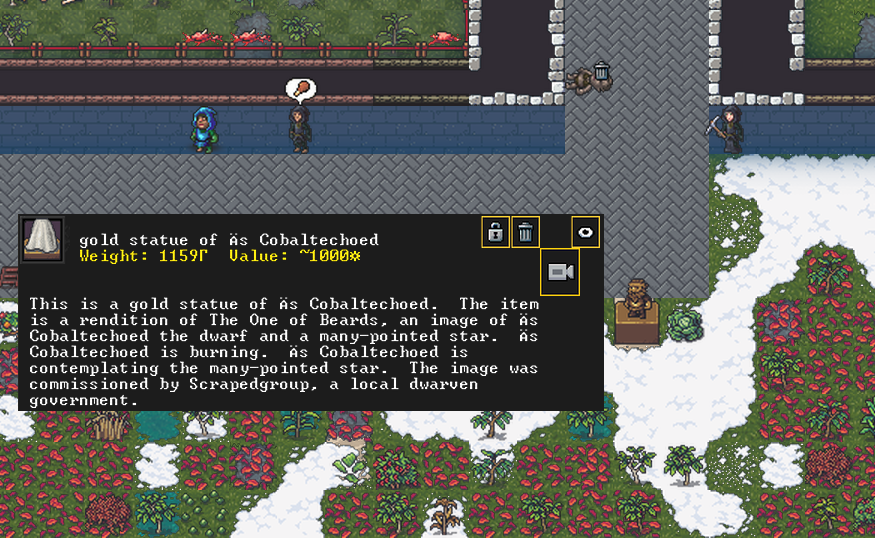Image resolution: width=875 pixels, height=538 pixels.
Task: Click the camera follow item button
Action: (x=560, y=272)
